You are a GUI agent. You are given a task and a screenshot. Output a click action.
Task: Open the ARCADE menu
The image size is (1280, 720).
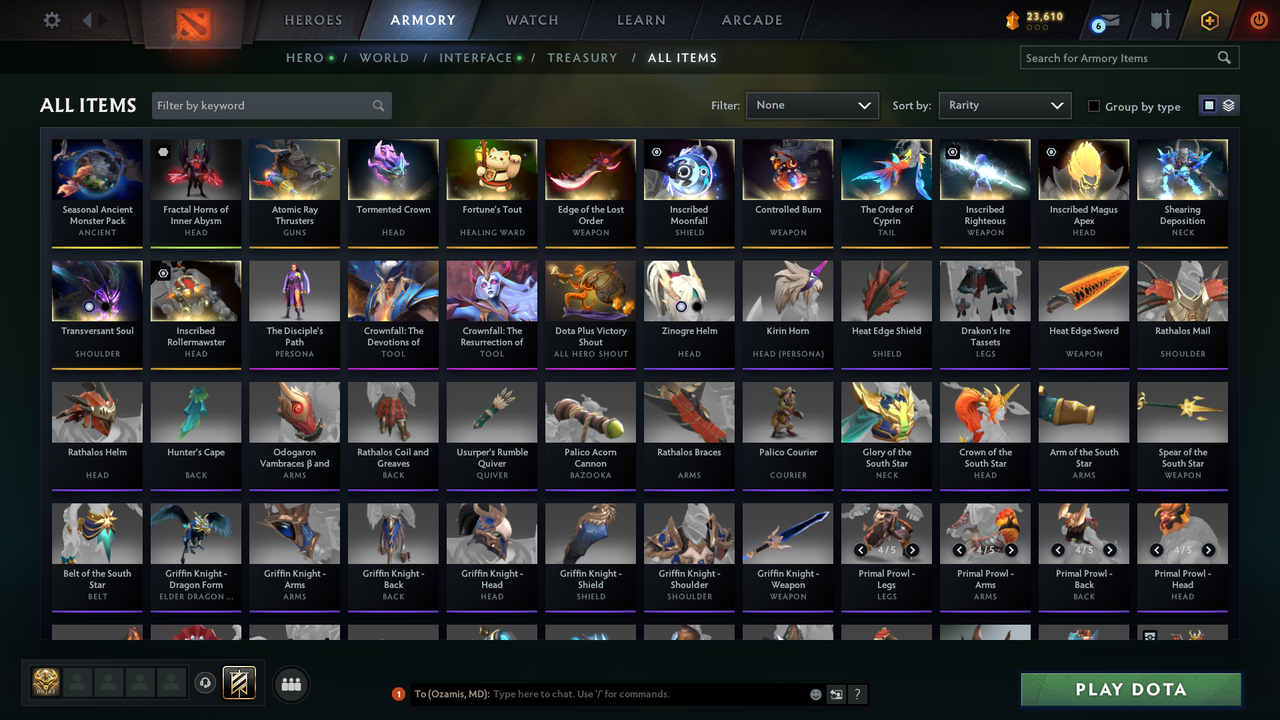(x=751, y=19)
